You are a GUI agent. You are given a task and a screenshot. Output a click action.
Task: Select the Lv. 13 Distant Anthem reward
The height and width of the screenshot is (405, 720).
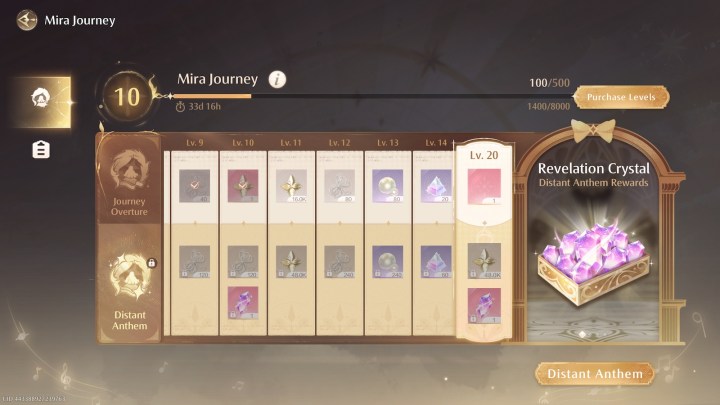point(388,261)
